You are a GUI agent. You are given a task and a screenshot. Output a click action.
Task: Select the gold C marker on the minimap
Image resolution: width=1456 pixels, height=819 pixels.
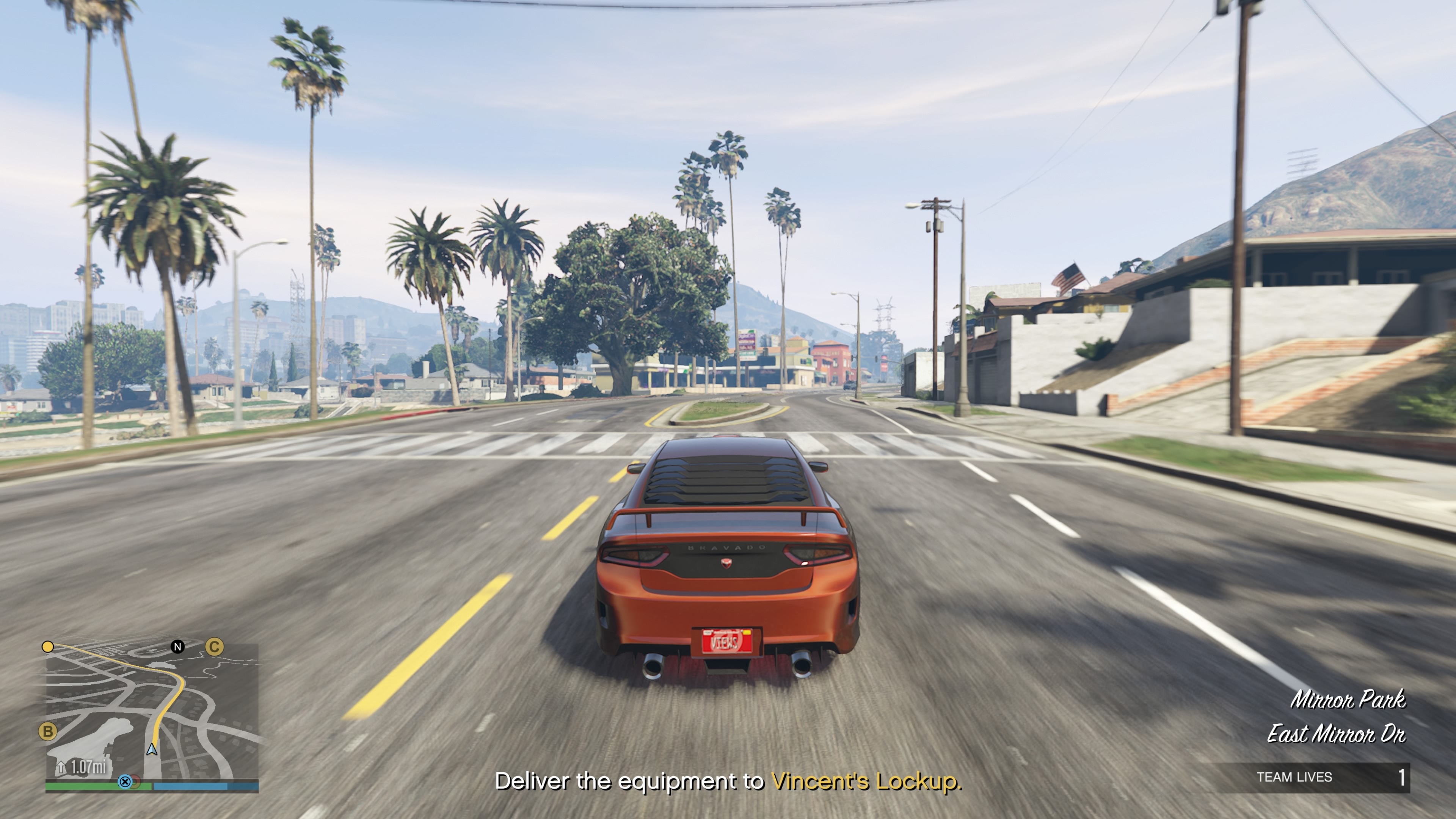pos(214,646)
